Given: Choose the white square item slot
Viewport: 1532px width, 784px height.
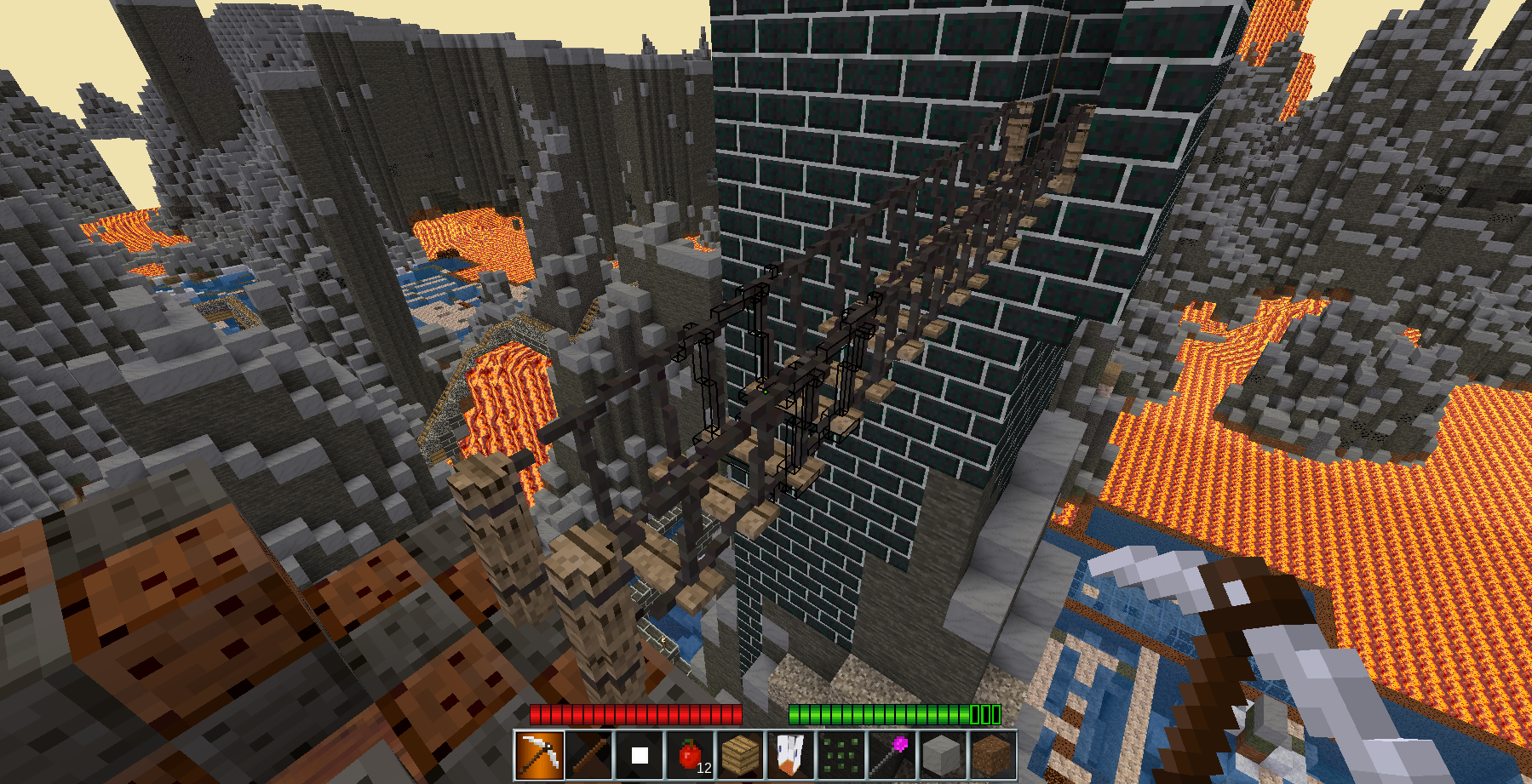Looking at the screenshot, I should click(x=640, y=755).
